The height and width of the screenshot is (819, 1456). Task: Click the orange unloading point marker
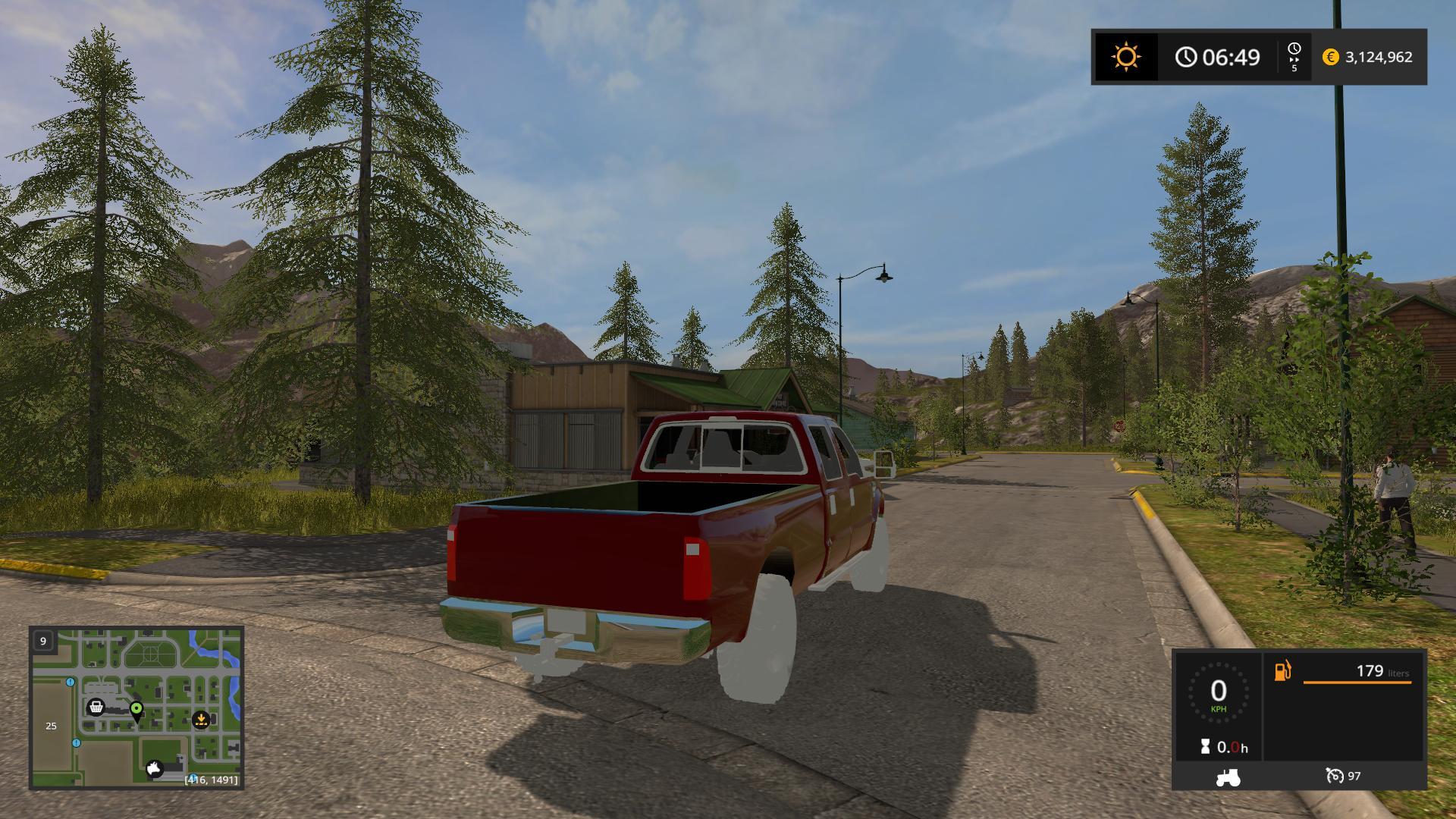201,719
